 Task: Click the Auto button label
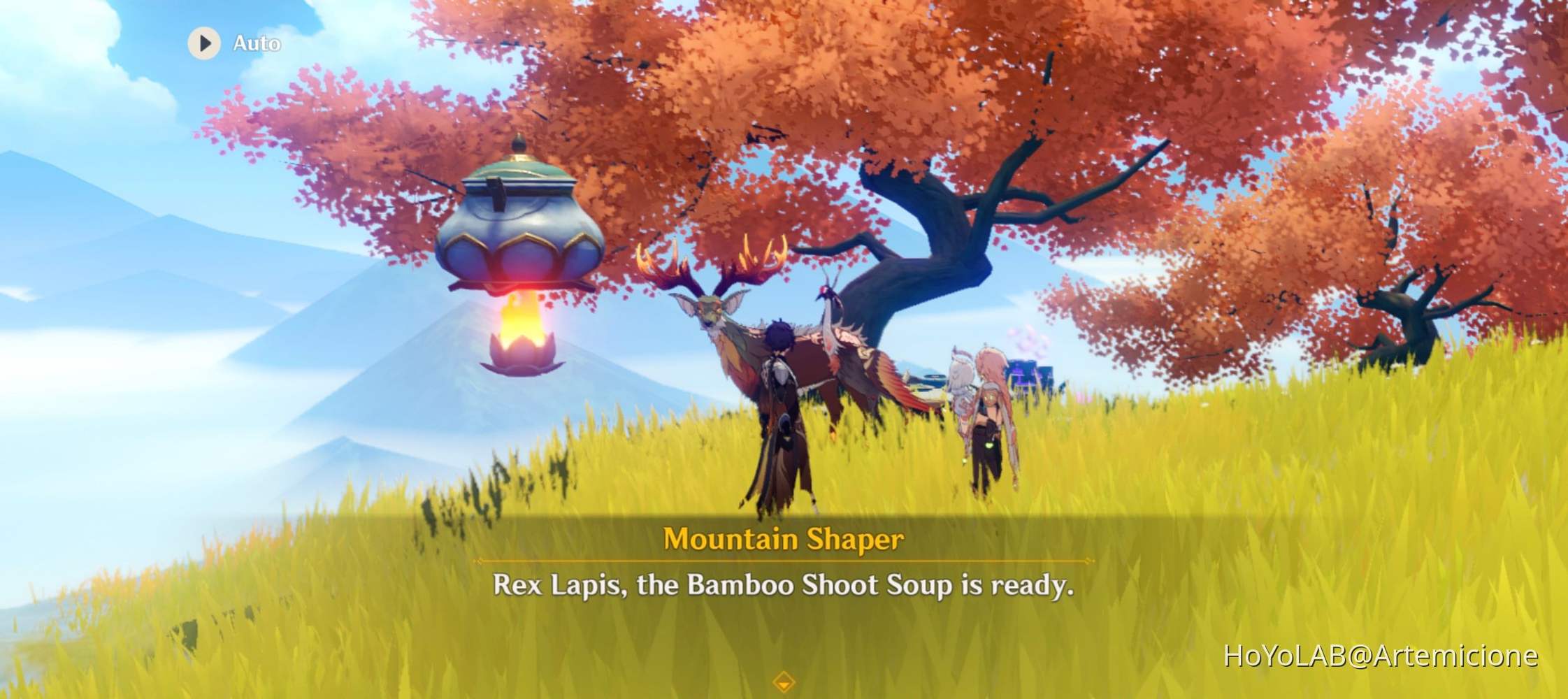point(257,43)
